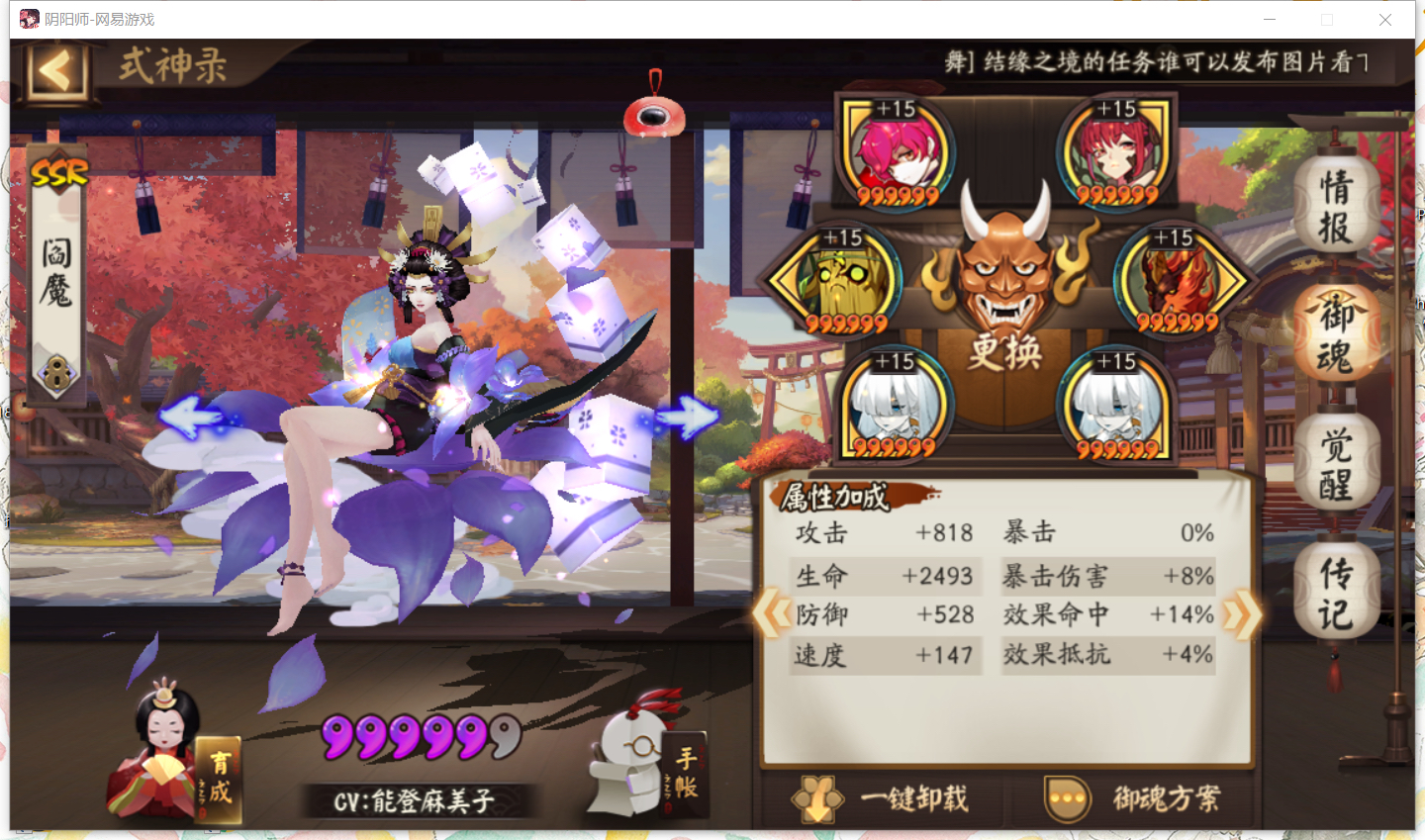
Task: Switch to the 觉醒 tab
Action: tap(1336, 461)
